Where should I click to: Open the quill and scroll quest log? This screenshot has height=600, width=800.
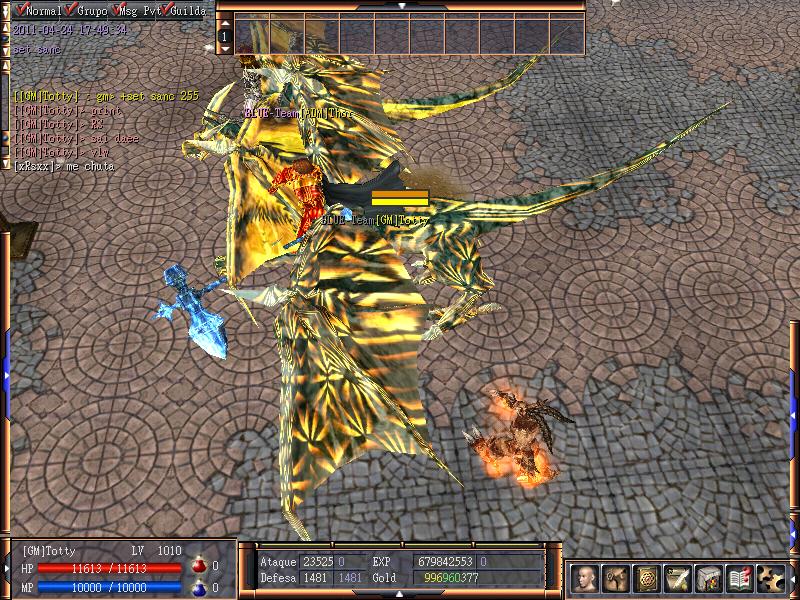click(679, 579)
